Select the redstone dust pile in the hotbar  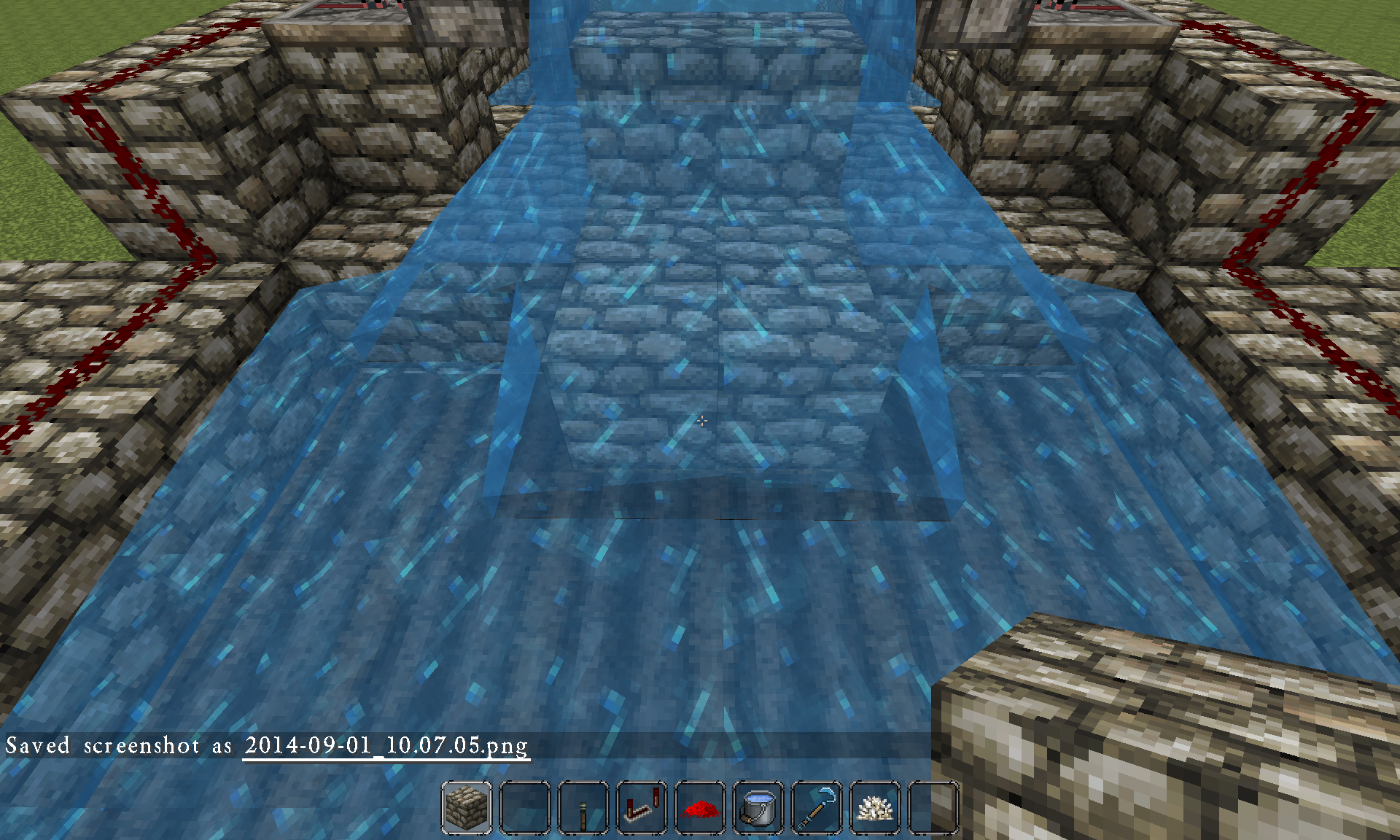coord(700,809)
